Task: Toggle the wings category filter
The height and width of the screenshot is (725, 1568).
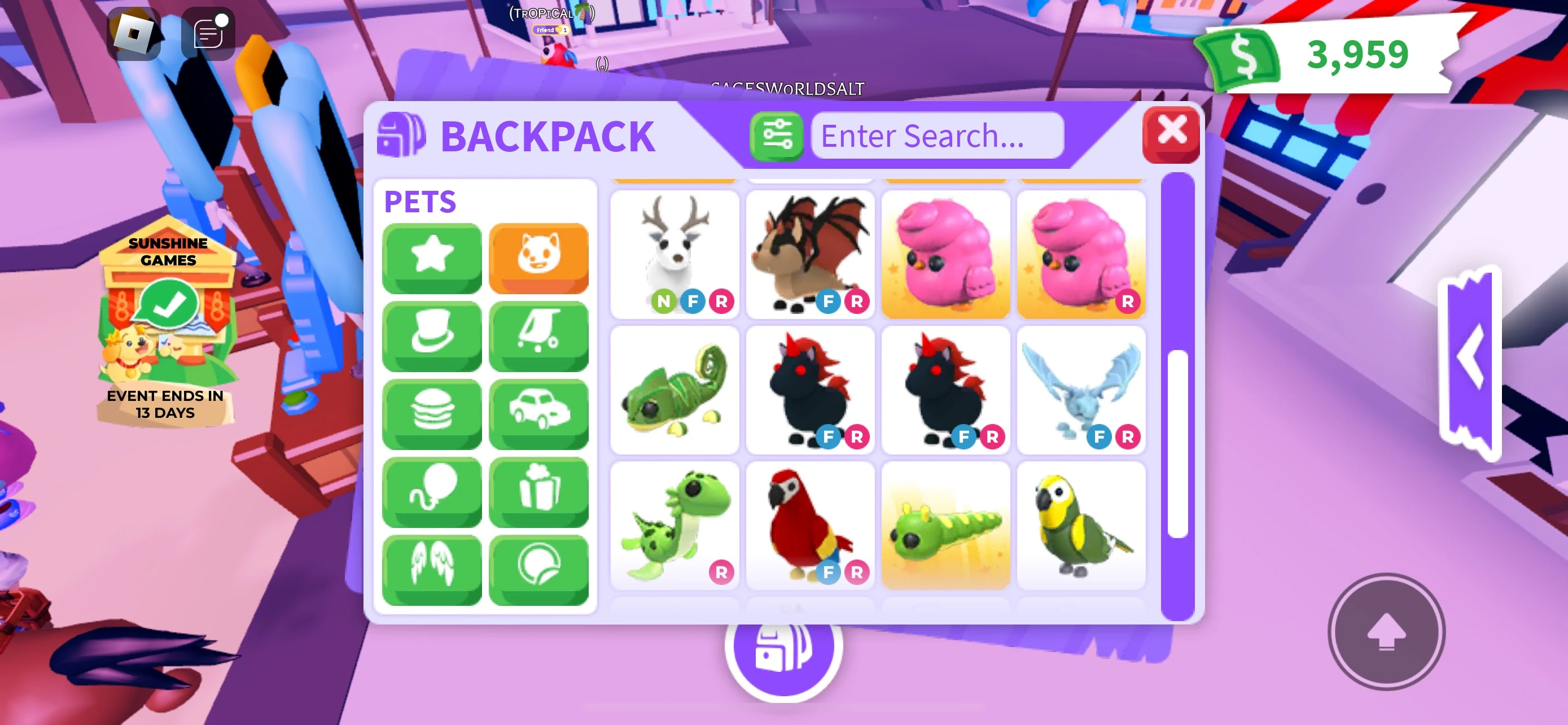Action: tap(432, 568)
